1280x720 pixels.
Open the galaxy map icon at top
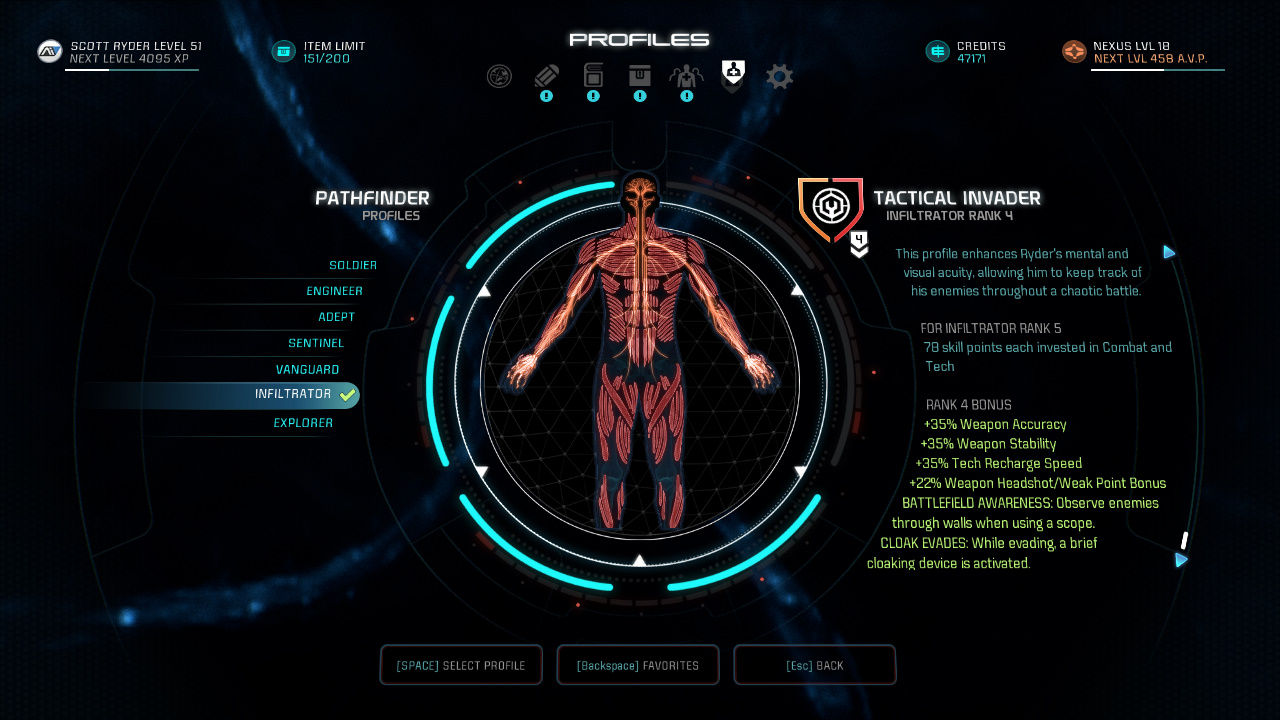[x=499, y=76]
